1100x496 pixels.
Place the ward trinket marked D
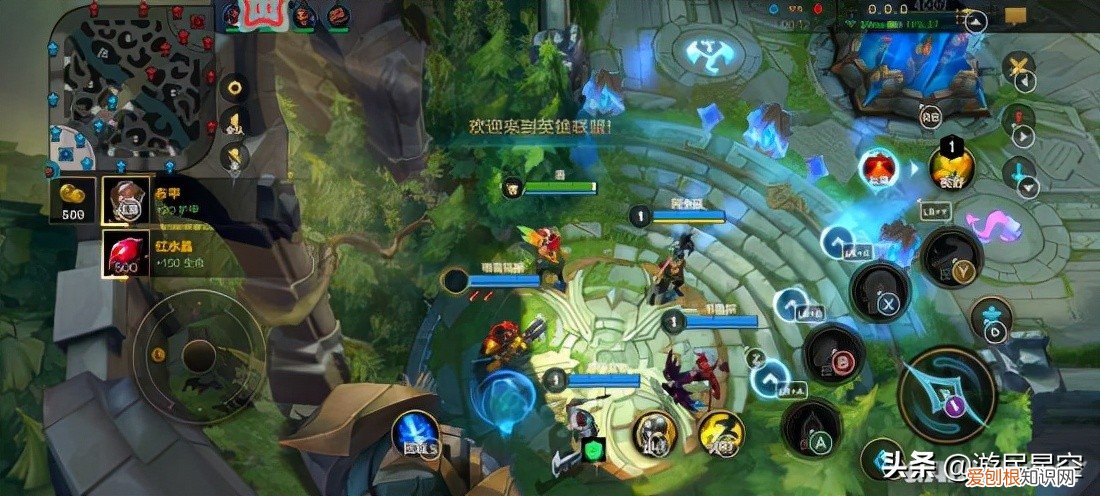click(x=992, y=317)
